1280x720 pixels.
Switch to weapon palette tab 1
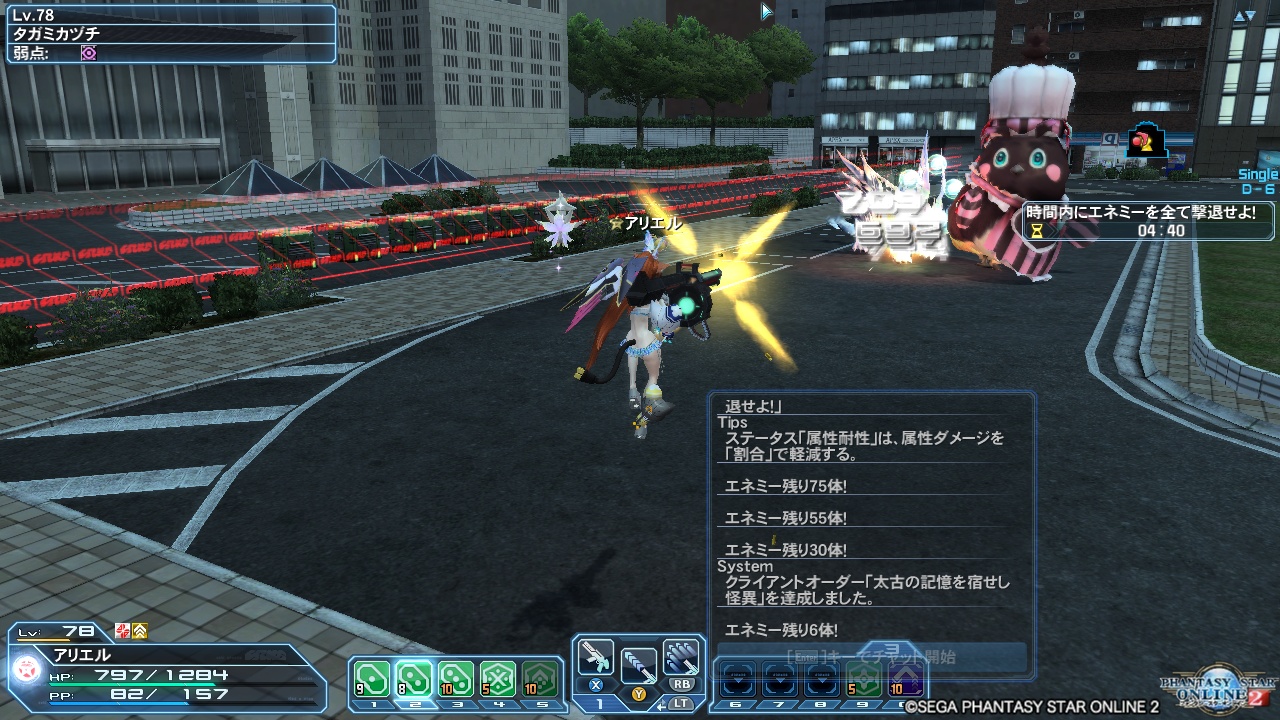pyautogui.click(x=599, y=704)
